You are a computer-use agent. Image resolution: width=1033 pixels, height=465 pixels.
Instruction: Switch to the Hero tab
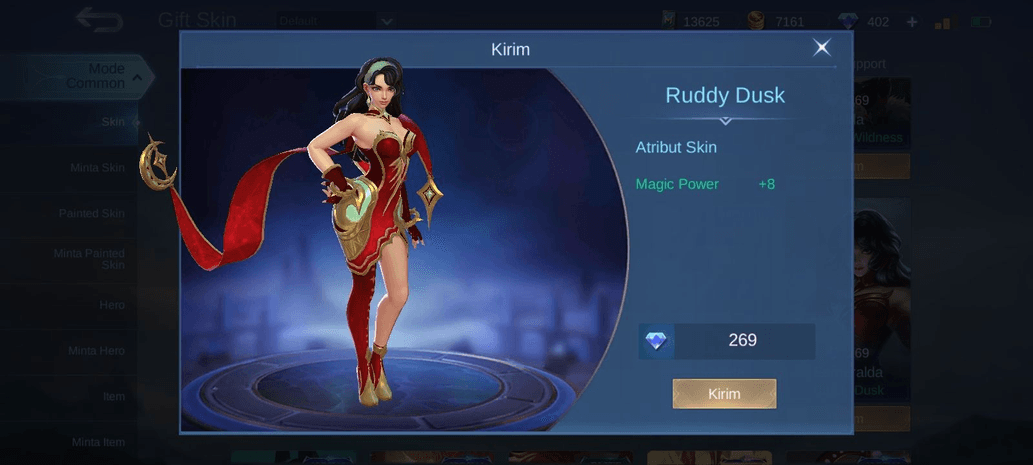pos(111,305)
